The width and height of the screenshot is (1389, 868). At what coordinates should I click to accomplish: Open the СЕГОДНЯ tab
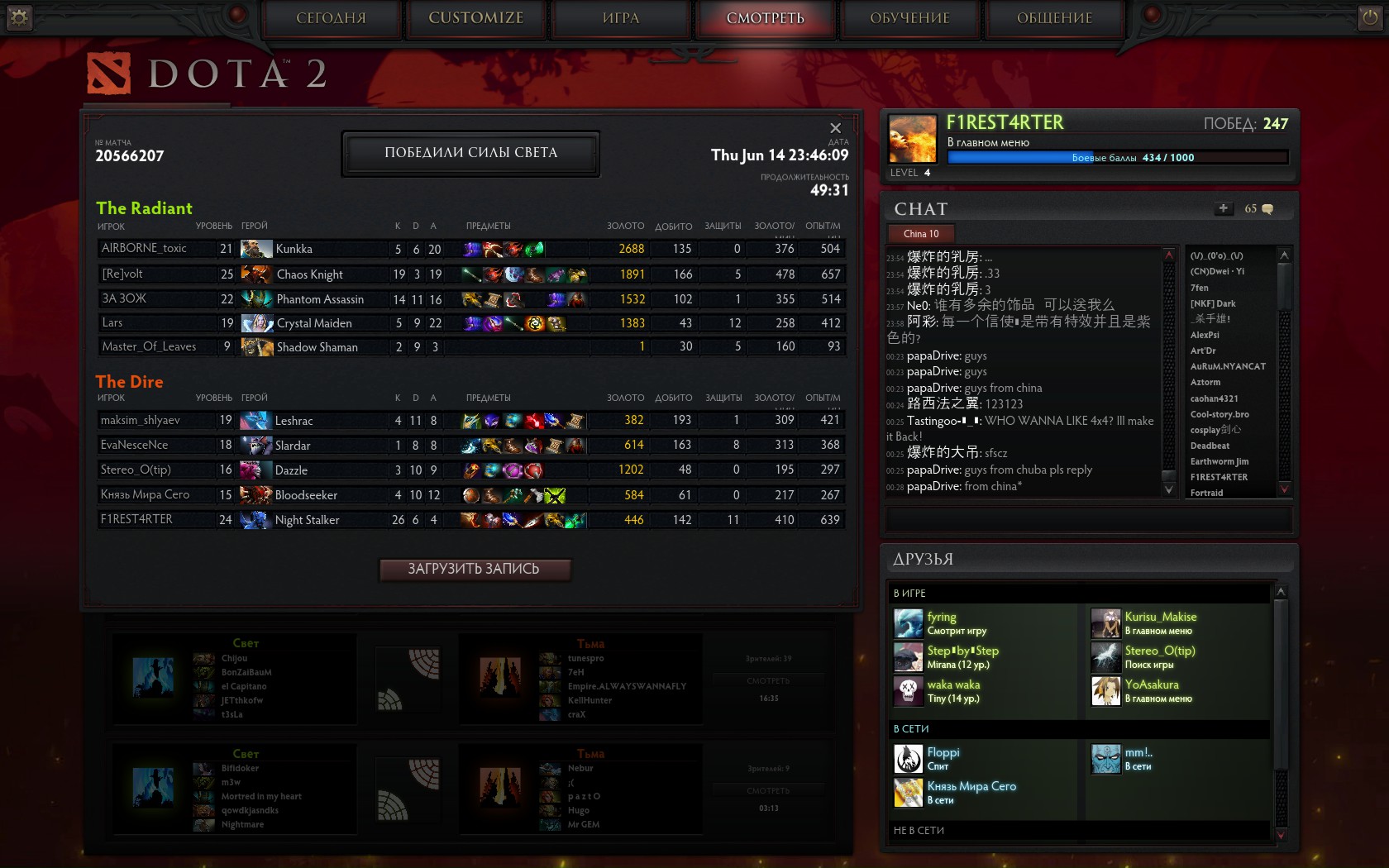tap(331, 18)
